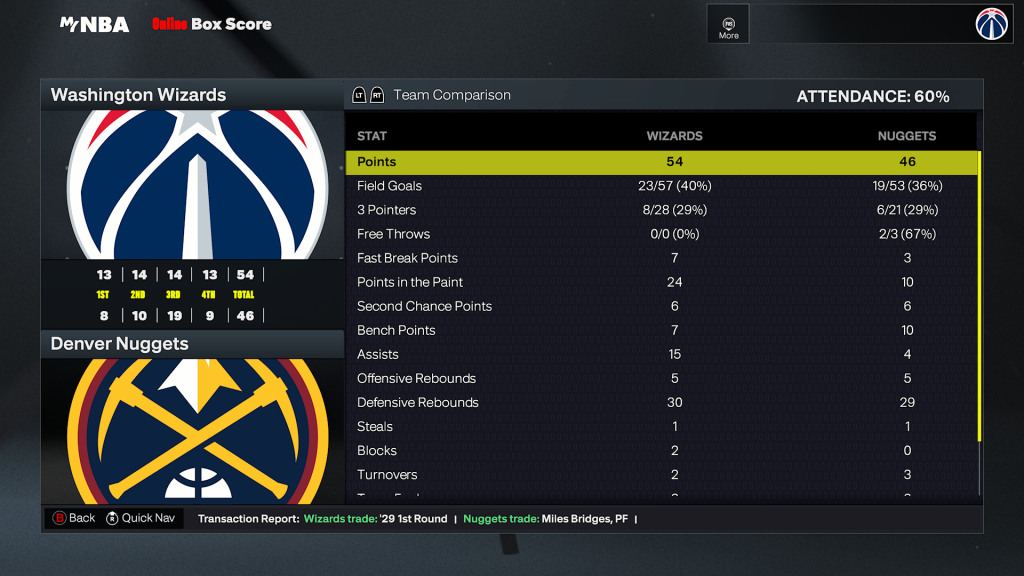
Task: Choose the Offensive Rebounds row
Action: point(661,378)
